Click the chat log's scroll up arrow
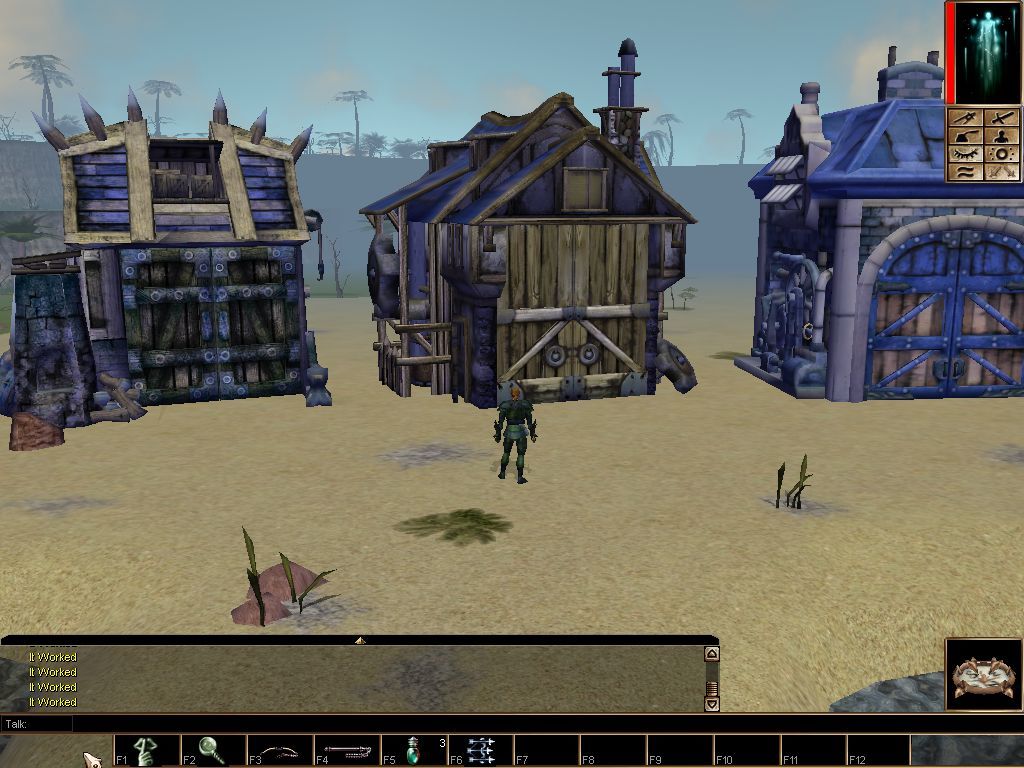This screenshot has width=1024, height=768. pos(712,654)
